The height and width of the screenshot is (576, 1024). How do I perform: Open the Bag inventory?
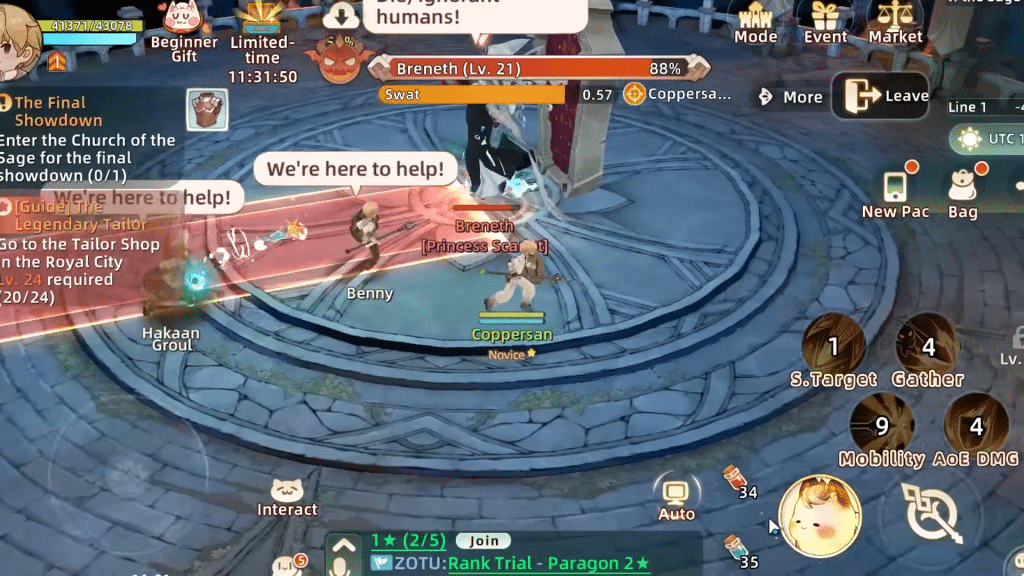[x=963, y=190]
